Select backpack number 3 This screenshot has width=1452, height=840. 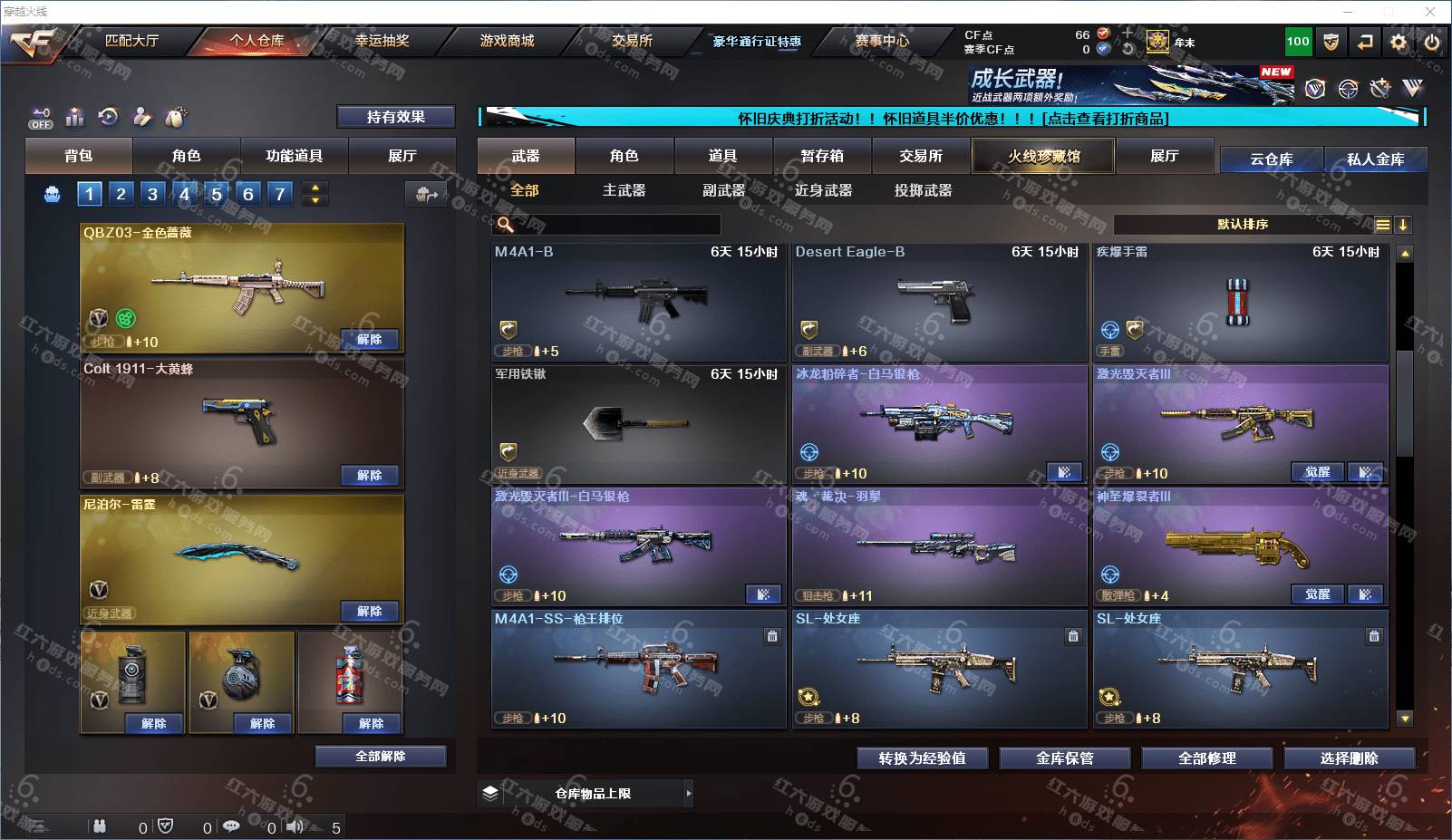coord(152,194)
